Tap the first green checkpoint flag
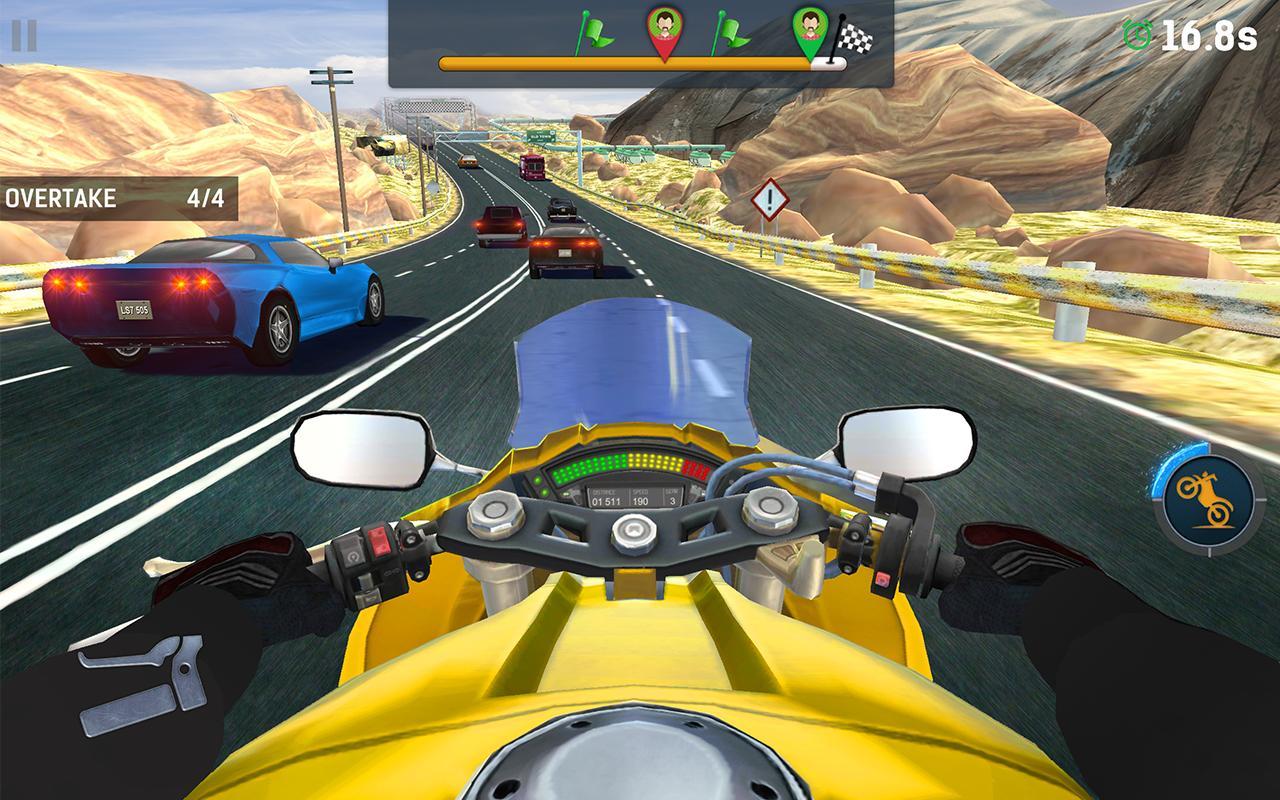 tap(594, 32)
